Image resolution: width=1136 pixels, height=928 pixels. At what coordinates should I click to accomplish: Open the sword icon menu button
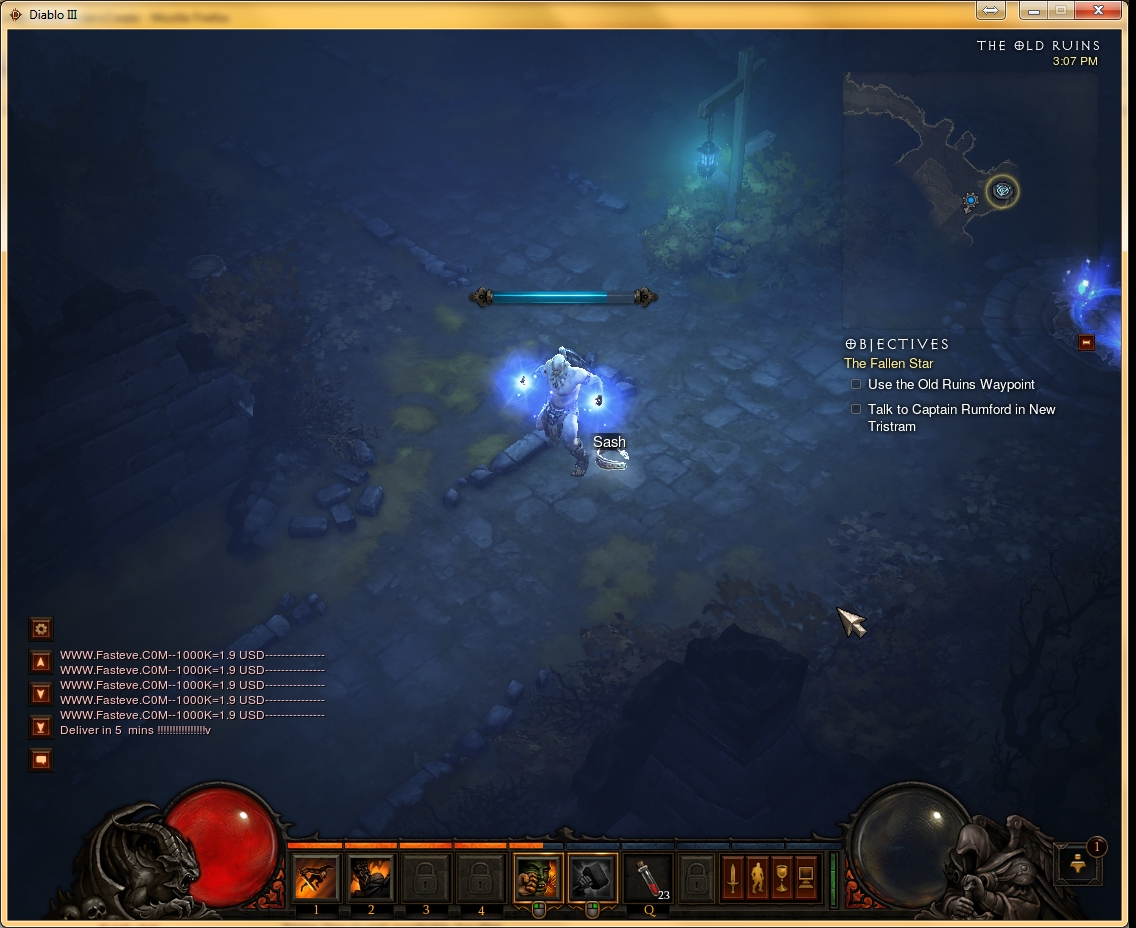coord(733,878)
